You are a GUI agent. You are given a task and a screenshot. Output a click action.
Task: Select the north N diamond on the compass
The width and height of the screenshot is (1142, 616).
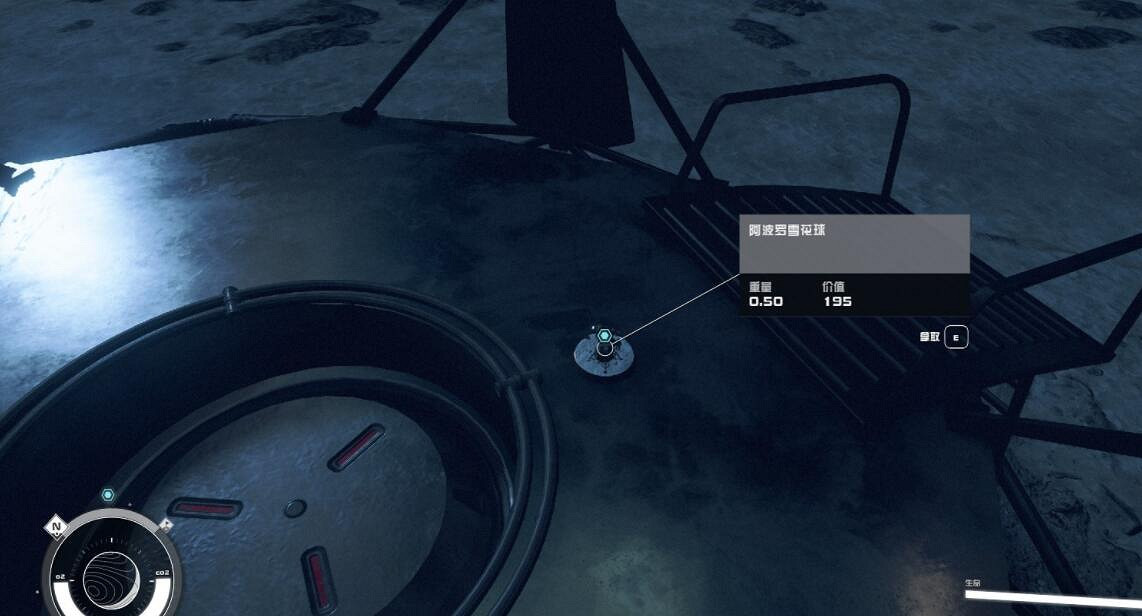pos(57,526)
